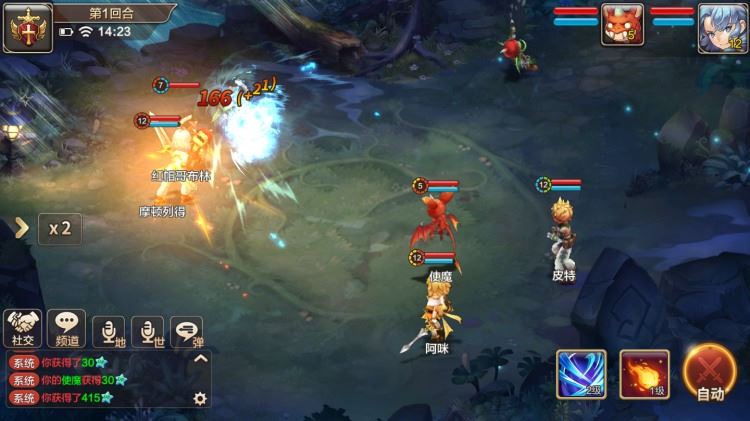This screenshot has width=750, height=421.
Task: Open the 频道 chat channel menu
Action: click(x=66, y=326)
